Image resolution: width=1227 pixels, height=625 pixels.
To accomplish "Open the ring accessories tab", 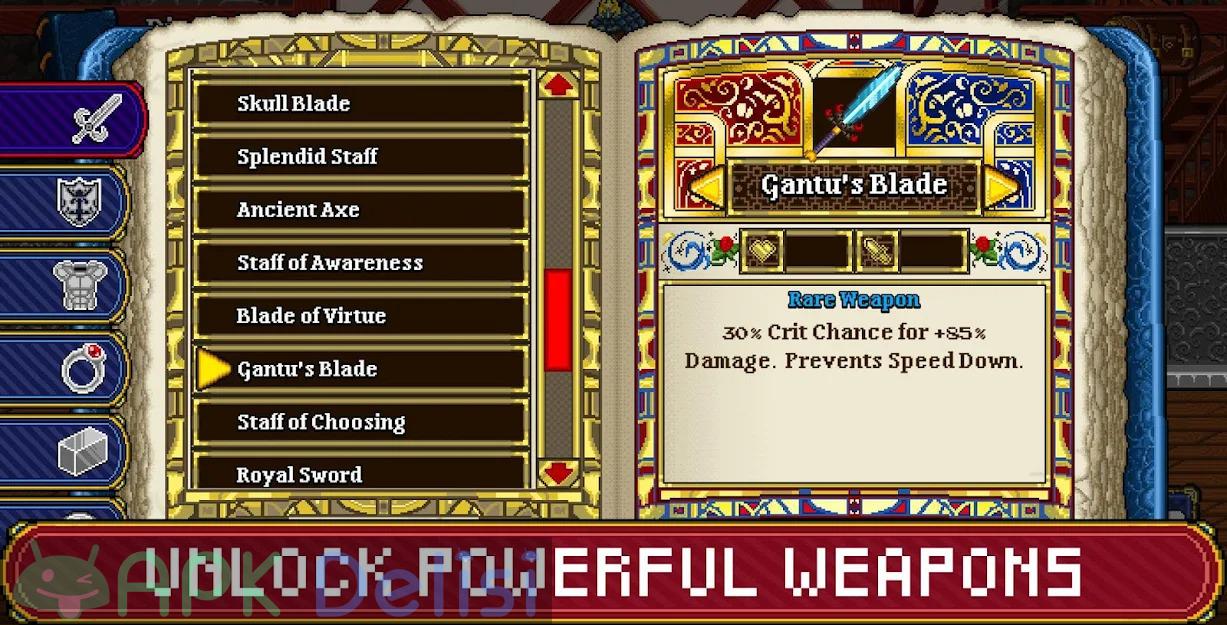I will point(80,370).
